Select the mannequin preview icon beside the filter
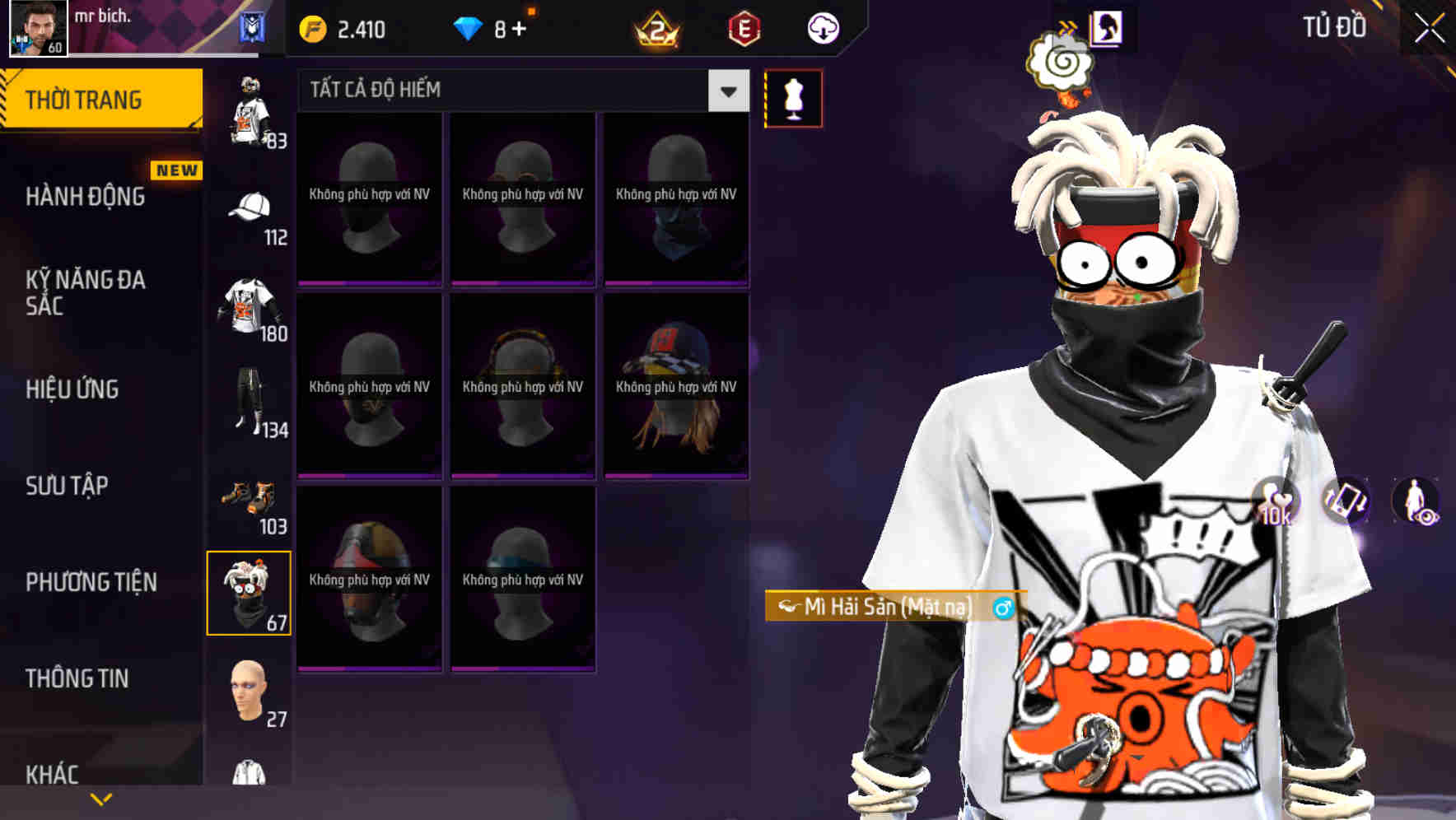Viewport: 1456px width, 820px height. pyautogui.click(x=794, y=96)
